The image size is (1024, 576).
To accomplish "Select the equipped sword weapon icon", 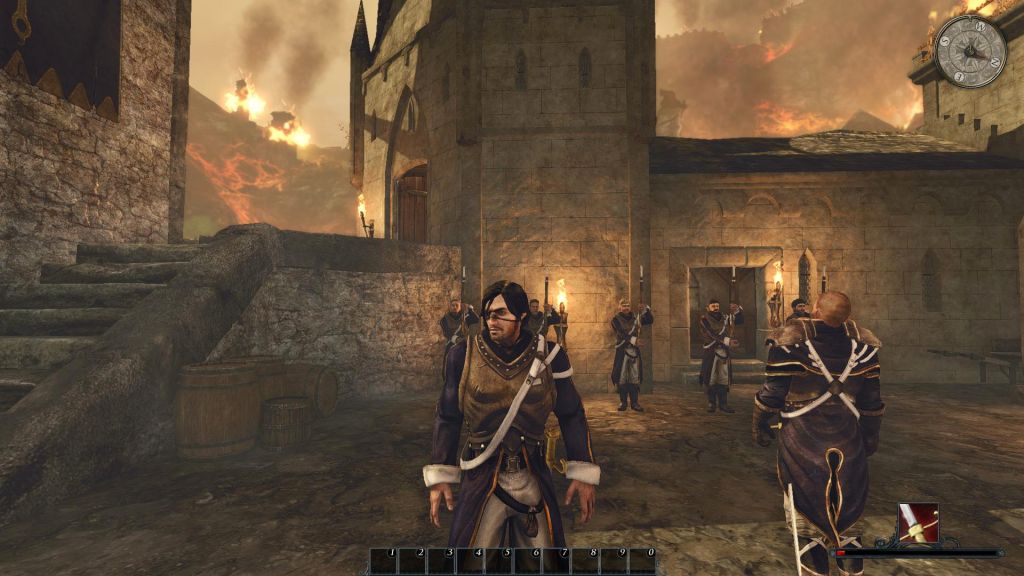I will (918, 523).
